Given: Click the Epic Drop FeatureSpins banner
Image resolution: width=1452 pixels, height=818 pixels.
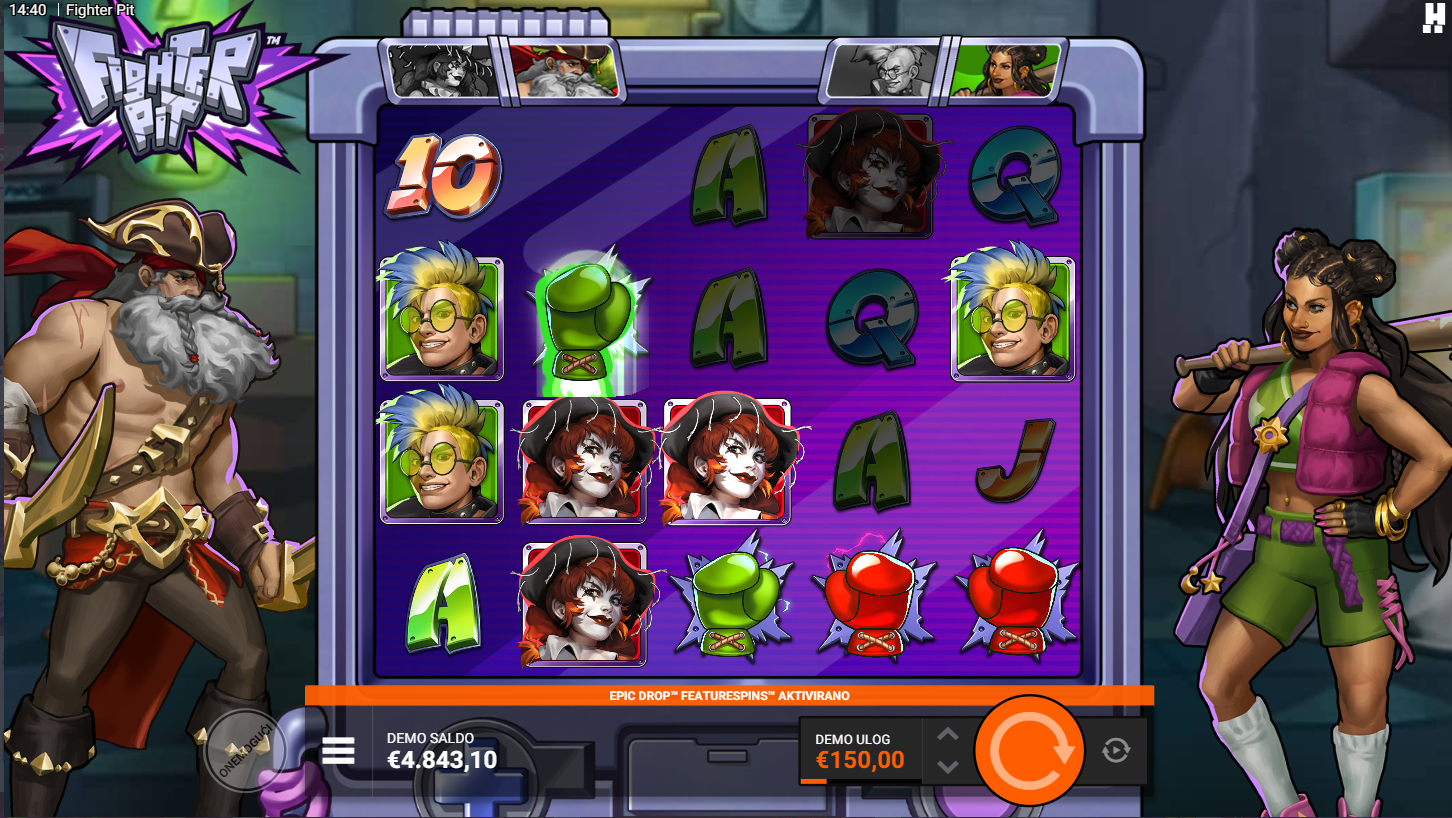Looking at the screenshot, I should (x=729, y=695).
